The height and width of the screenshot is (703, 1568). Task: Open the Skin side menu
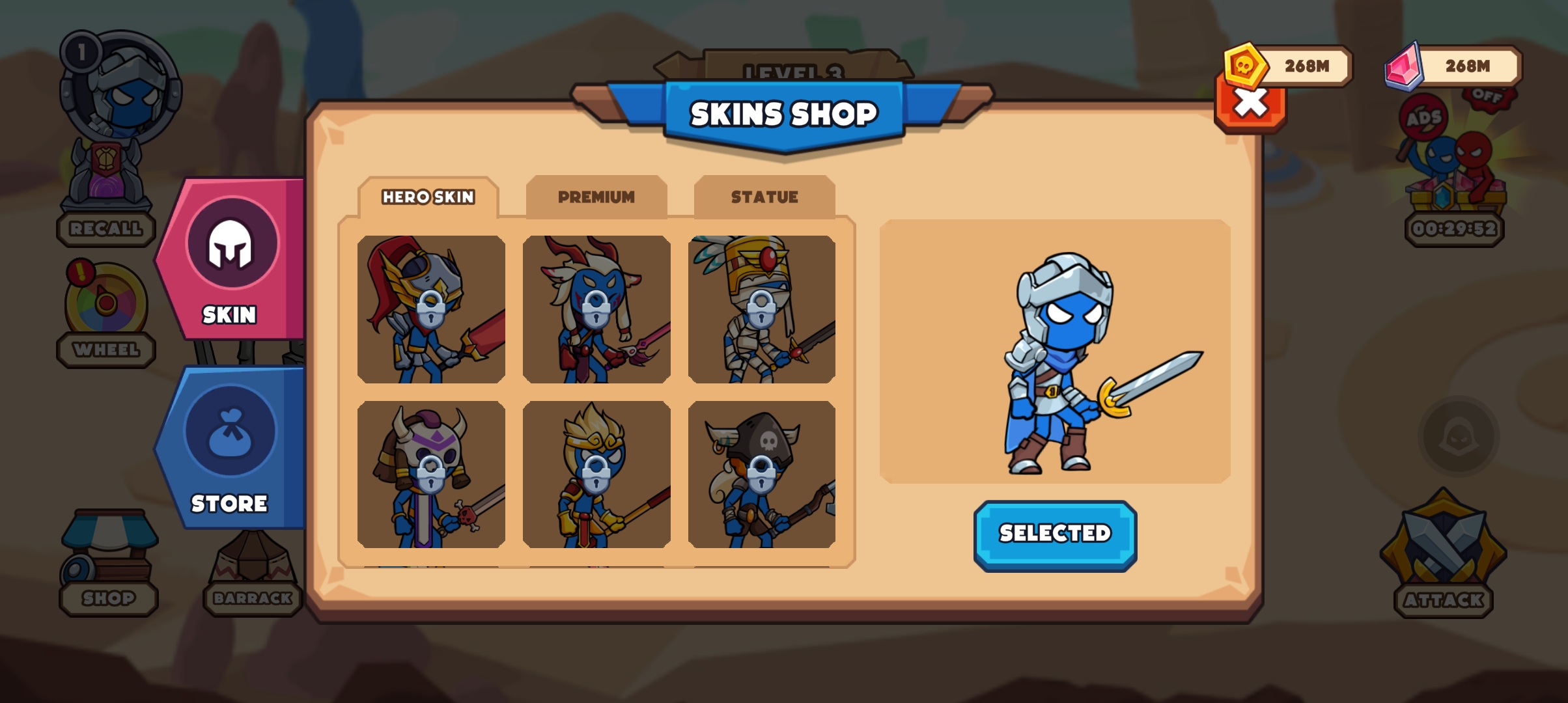tap(230, 260)
